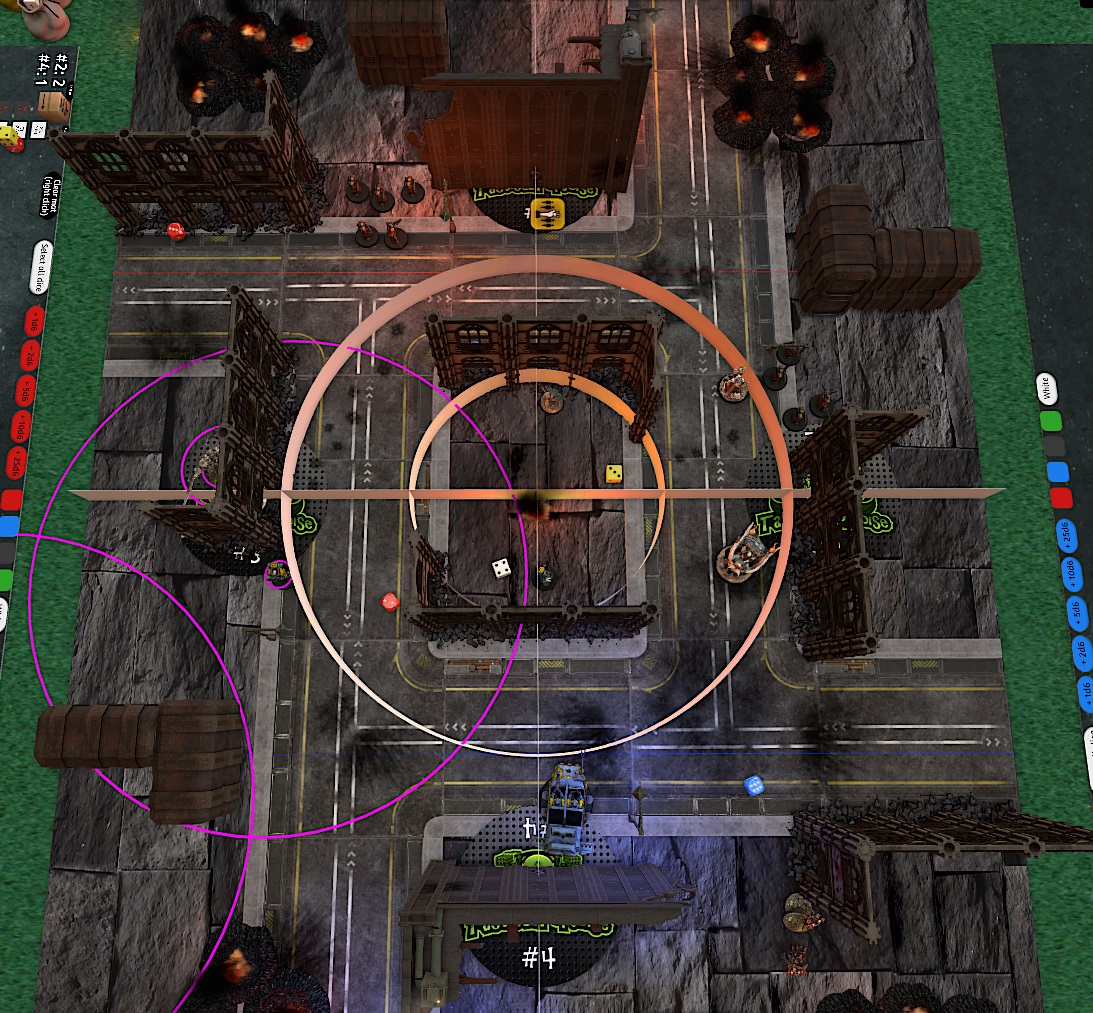The image size is (1093, 1013).
Task: Choose the blue swatch on right mat
Action: tap(1057, 472)
